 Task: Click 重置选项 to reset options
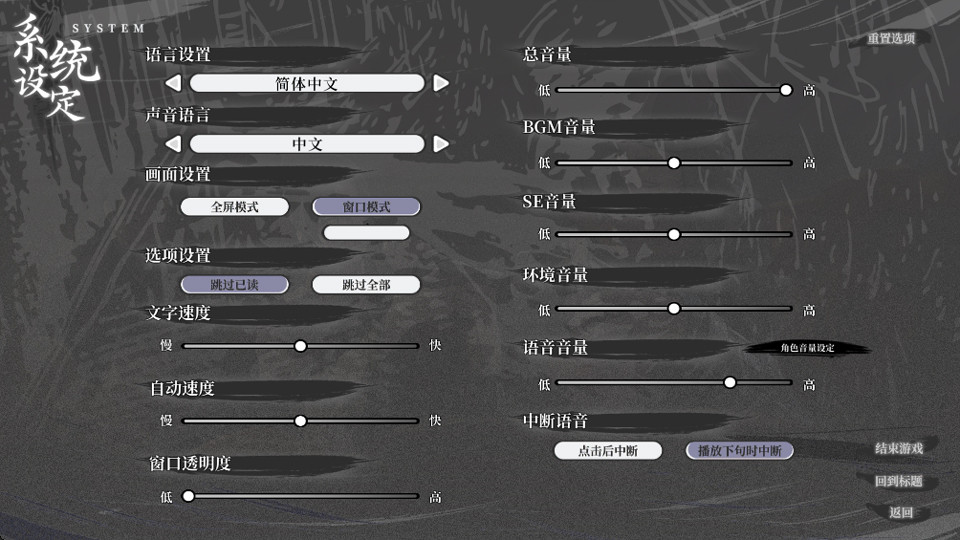[x=891, y=38]
